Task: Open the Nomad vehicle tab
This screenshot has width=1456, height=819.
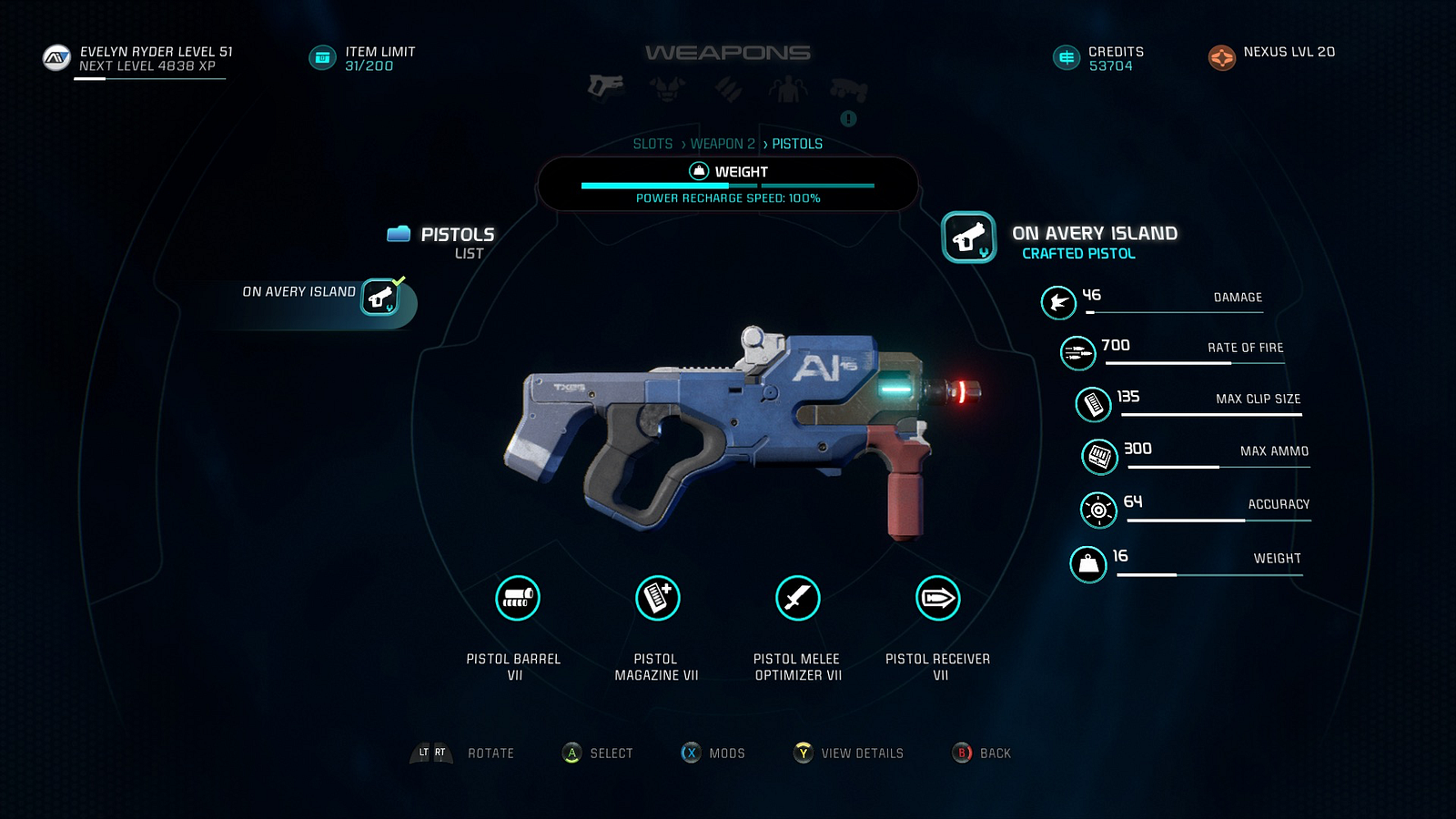Action: 849,89
